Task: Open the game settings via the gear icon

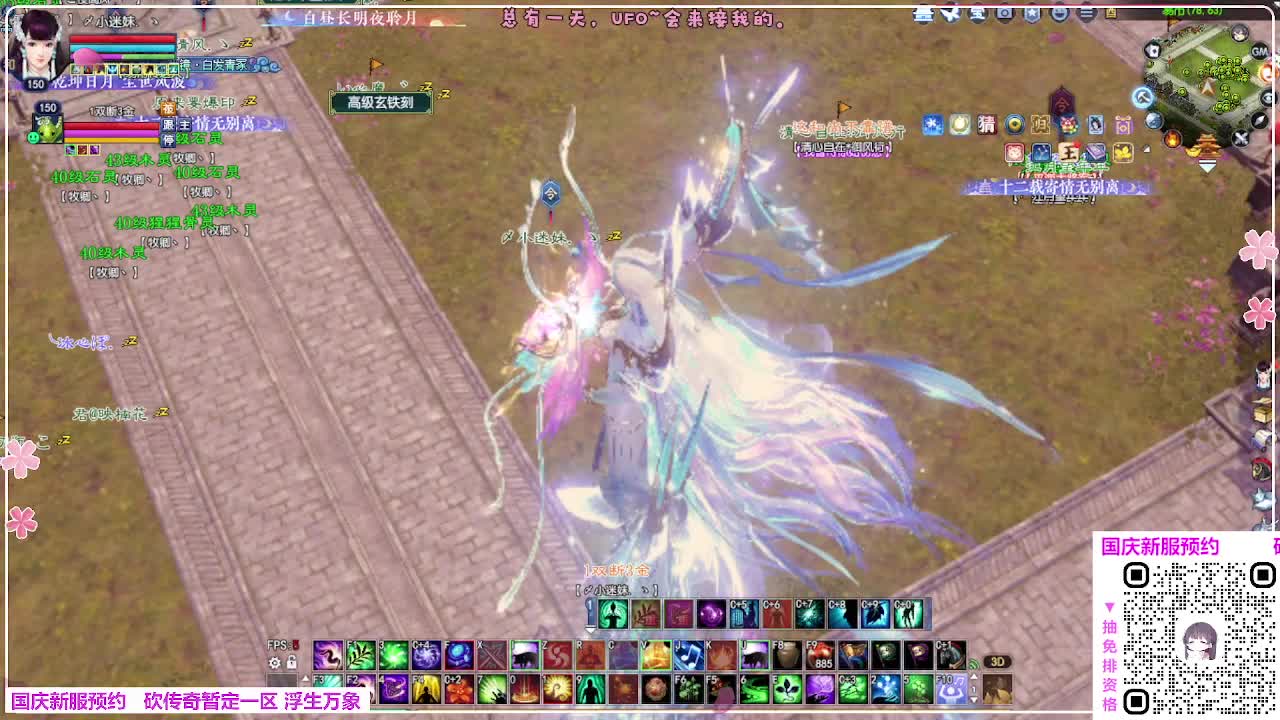Action: [x=274, y=660]
